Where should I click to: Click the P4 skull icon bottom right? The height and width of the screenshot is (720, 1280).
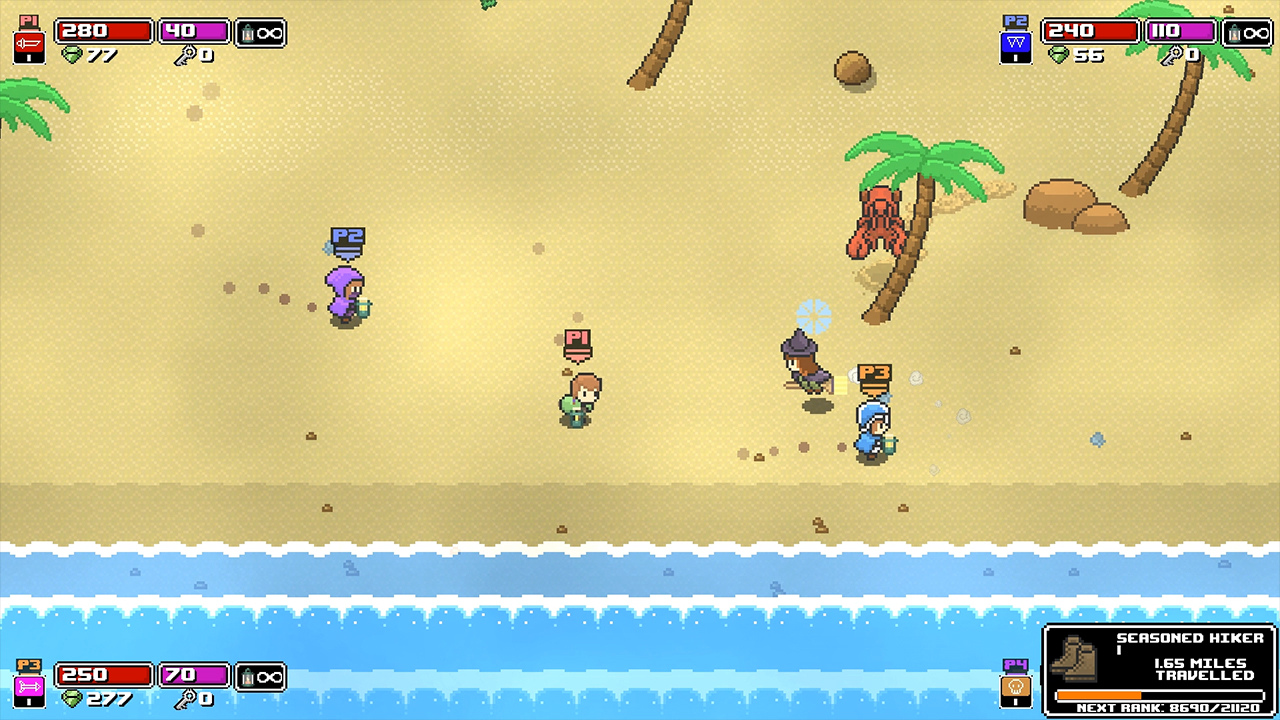pyautogui.click(x=1014, y=685)
